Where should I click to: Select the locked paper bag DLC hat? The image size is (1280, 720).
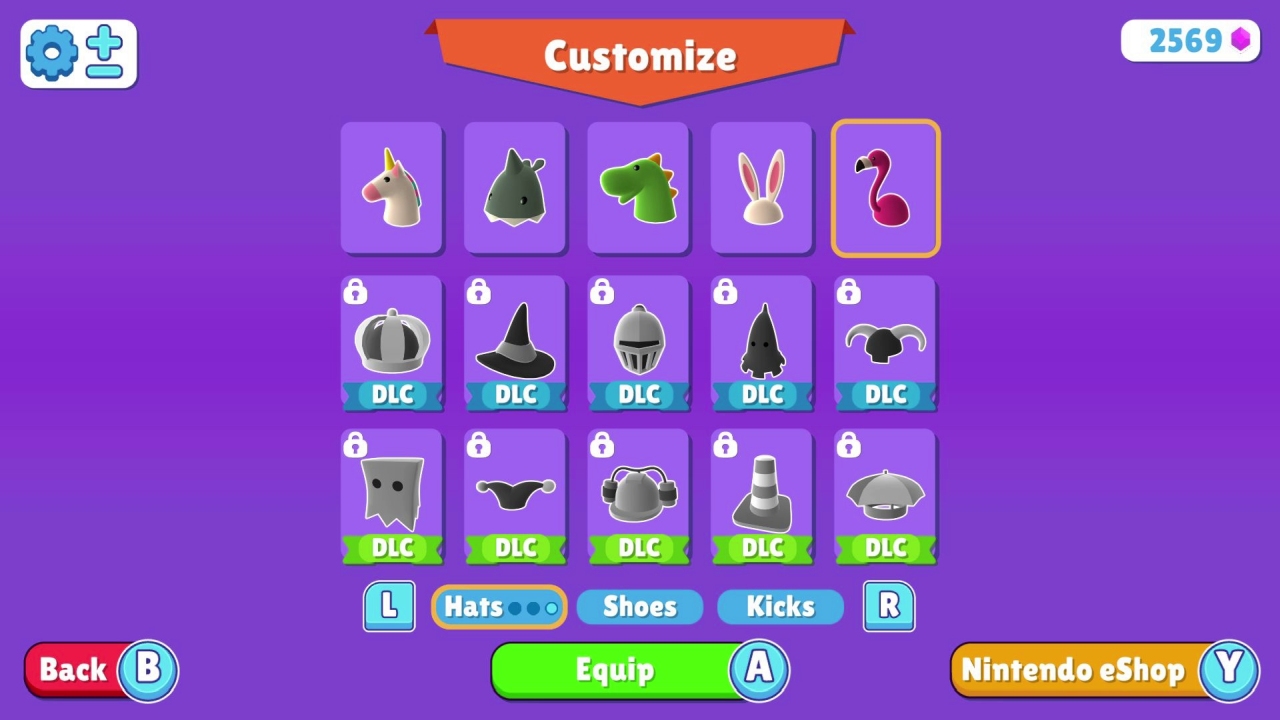click(x=391, y=494)
